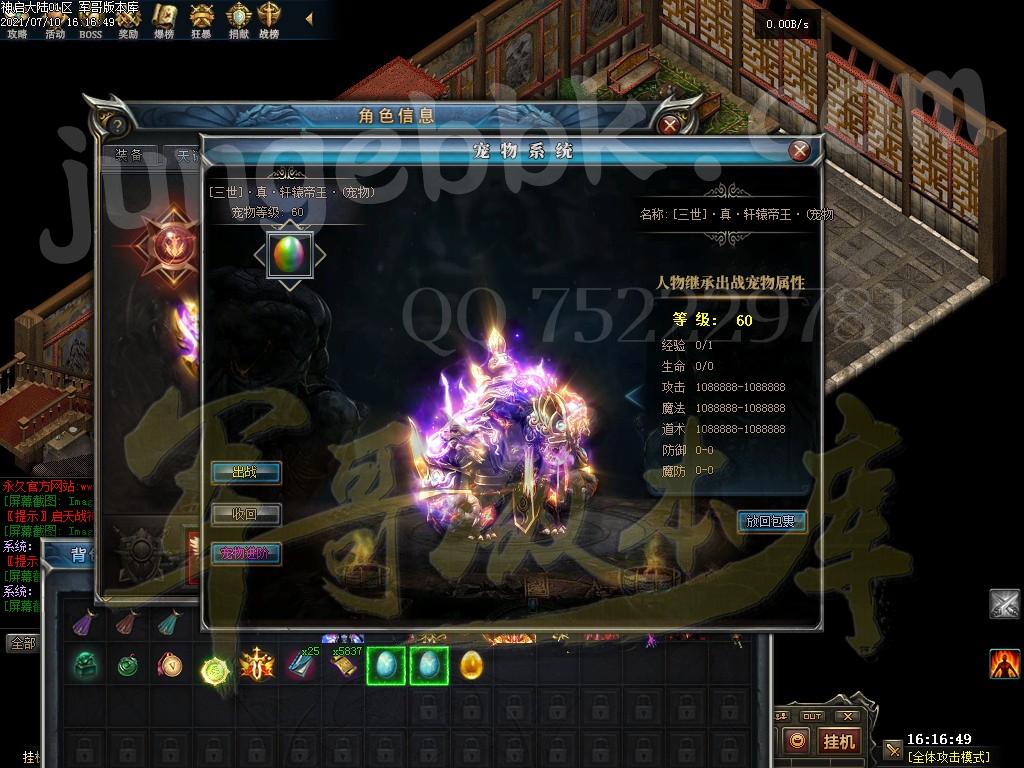
Task: Collapse the top toolbar with the arrow
Action: 309,18
